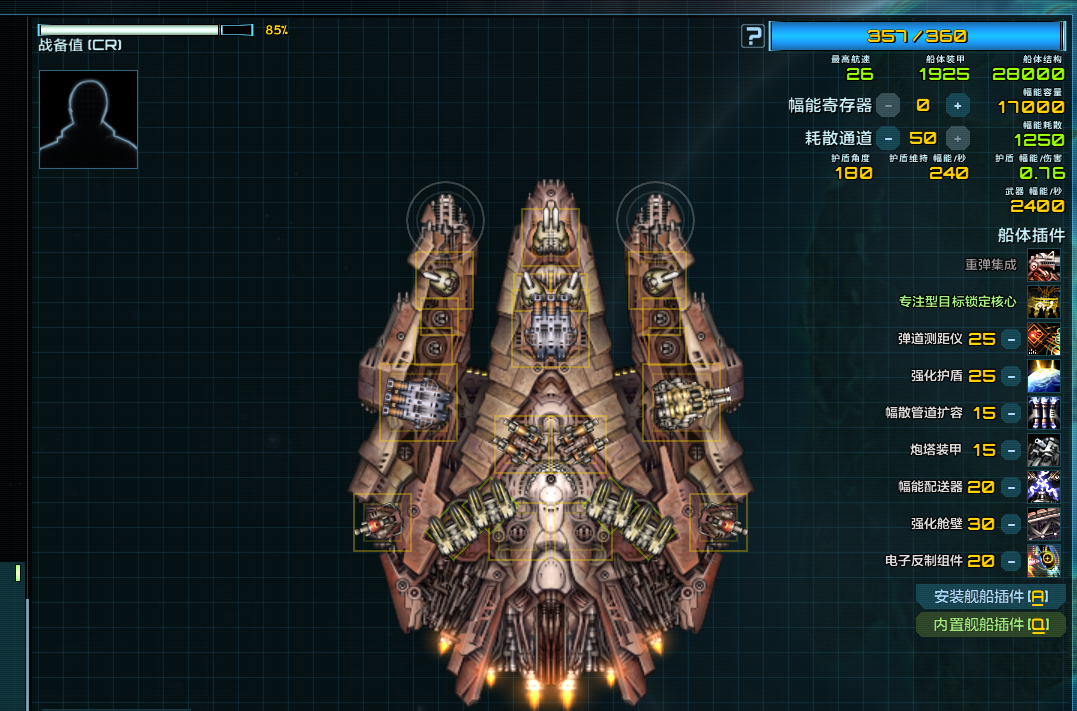The width and height of the screenshot is (1077, 711).
Task: Select the 重弹集成 hullmod icon
Action: click(1044, 265)
